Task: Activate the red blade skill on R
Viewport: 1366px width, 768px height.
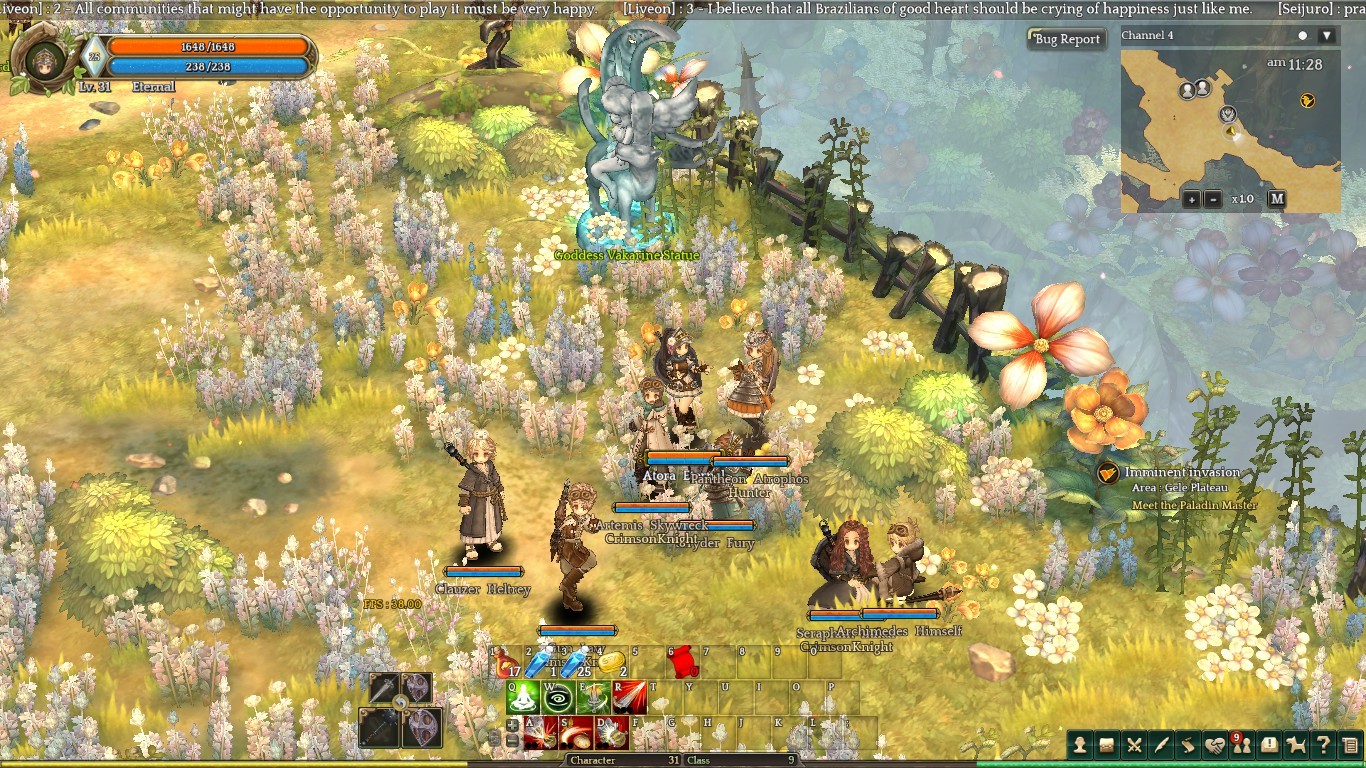Action: tap(630, 697)
